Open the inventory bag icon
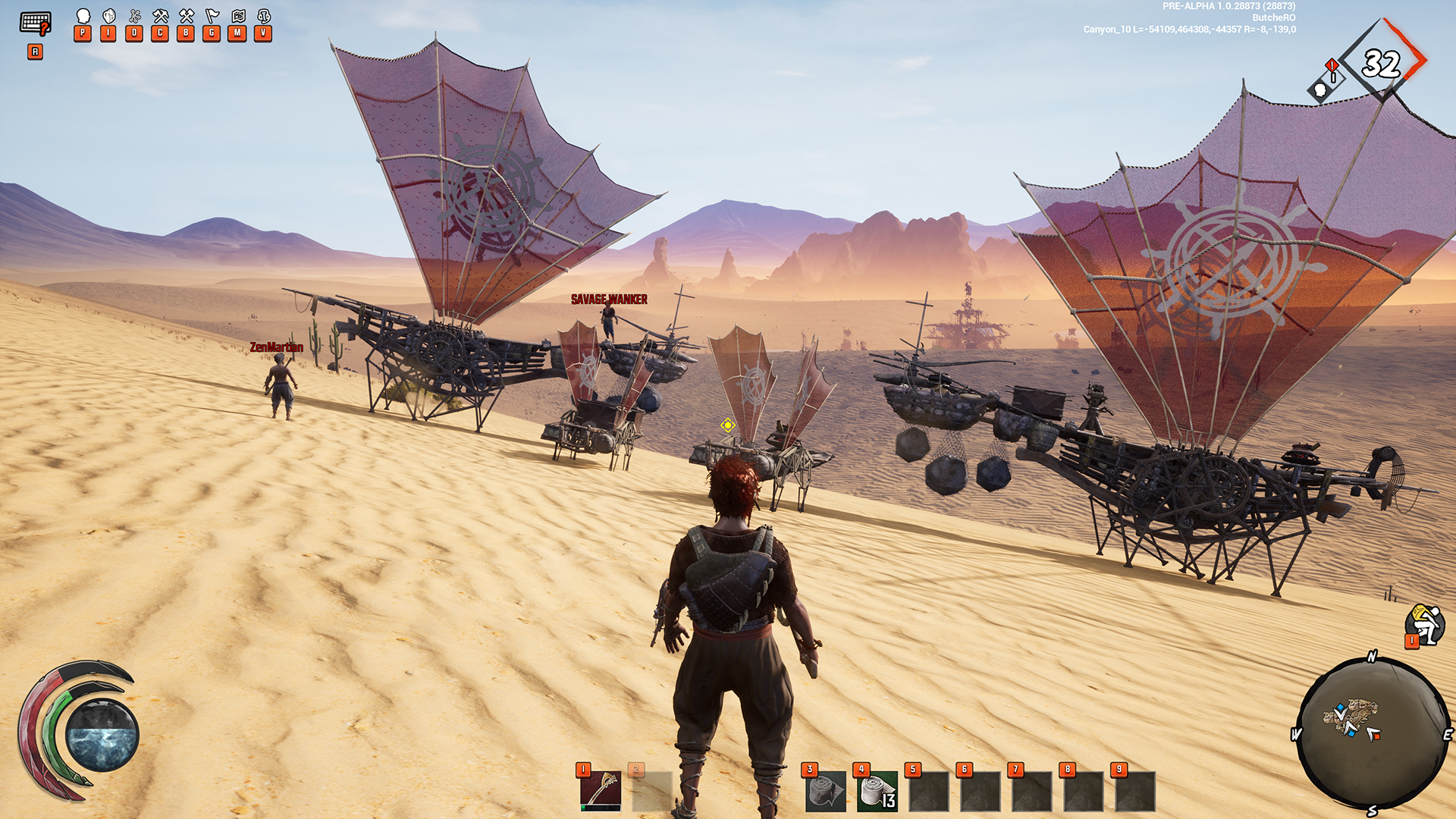1456x819 pixels. tap(109, 16)
